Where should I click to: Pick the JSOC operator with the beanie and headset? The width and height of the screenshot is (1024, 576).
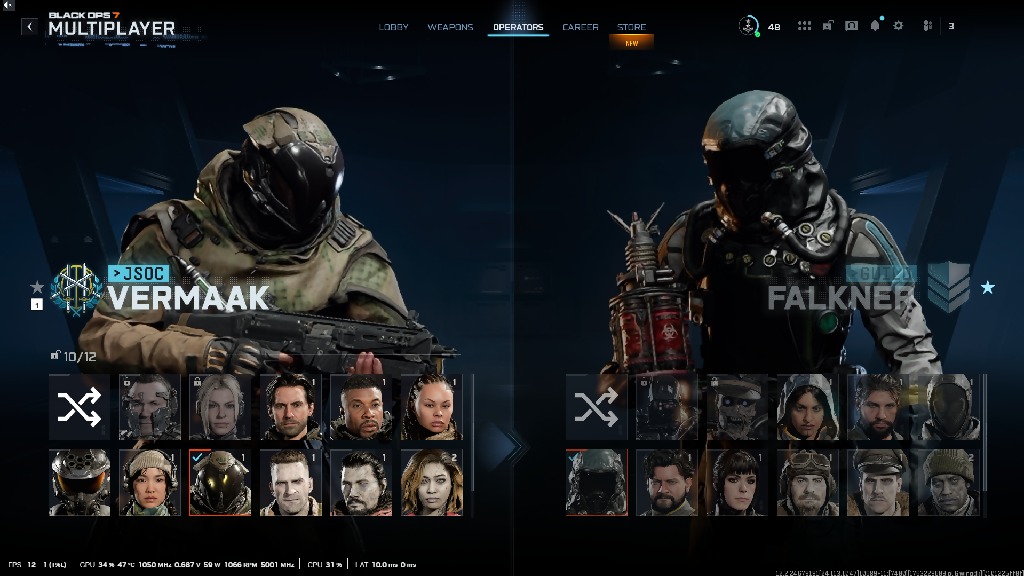(x=150, y=482)
